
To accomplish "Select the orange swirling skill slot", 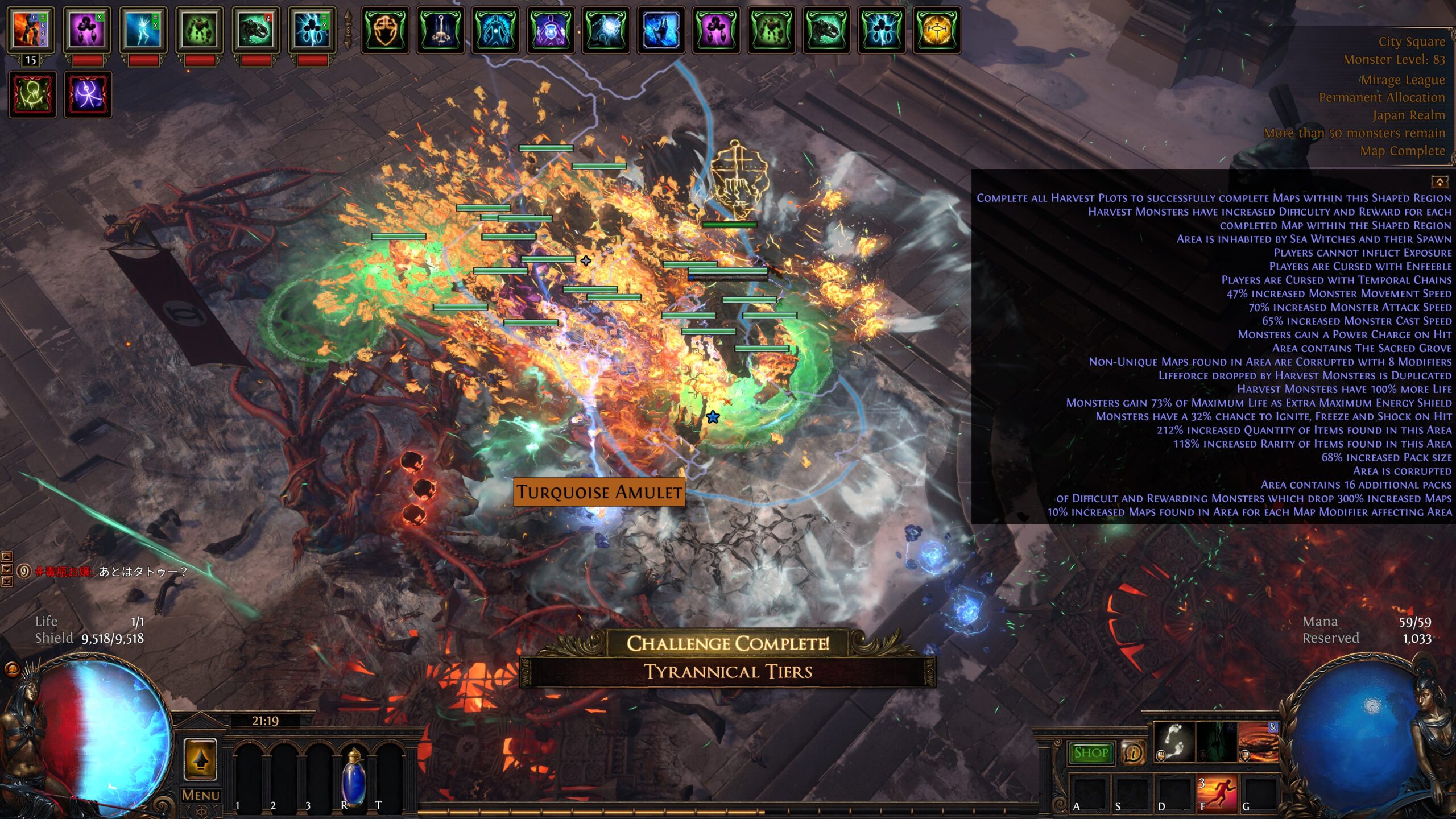I will (1258, 742).
